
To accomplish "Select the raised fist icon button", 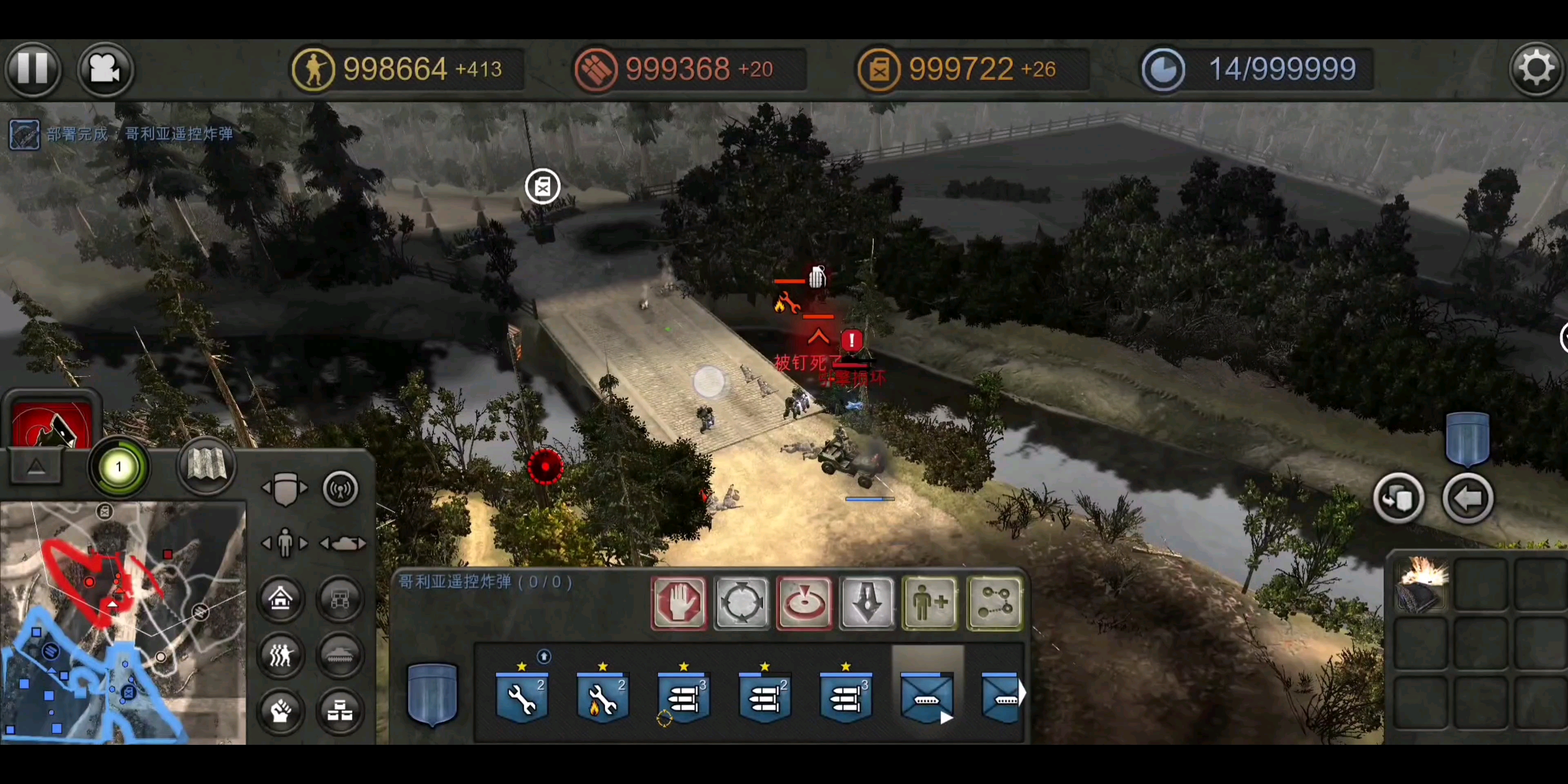I will [x=281, y=710].
